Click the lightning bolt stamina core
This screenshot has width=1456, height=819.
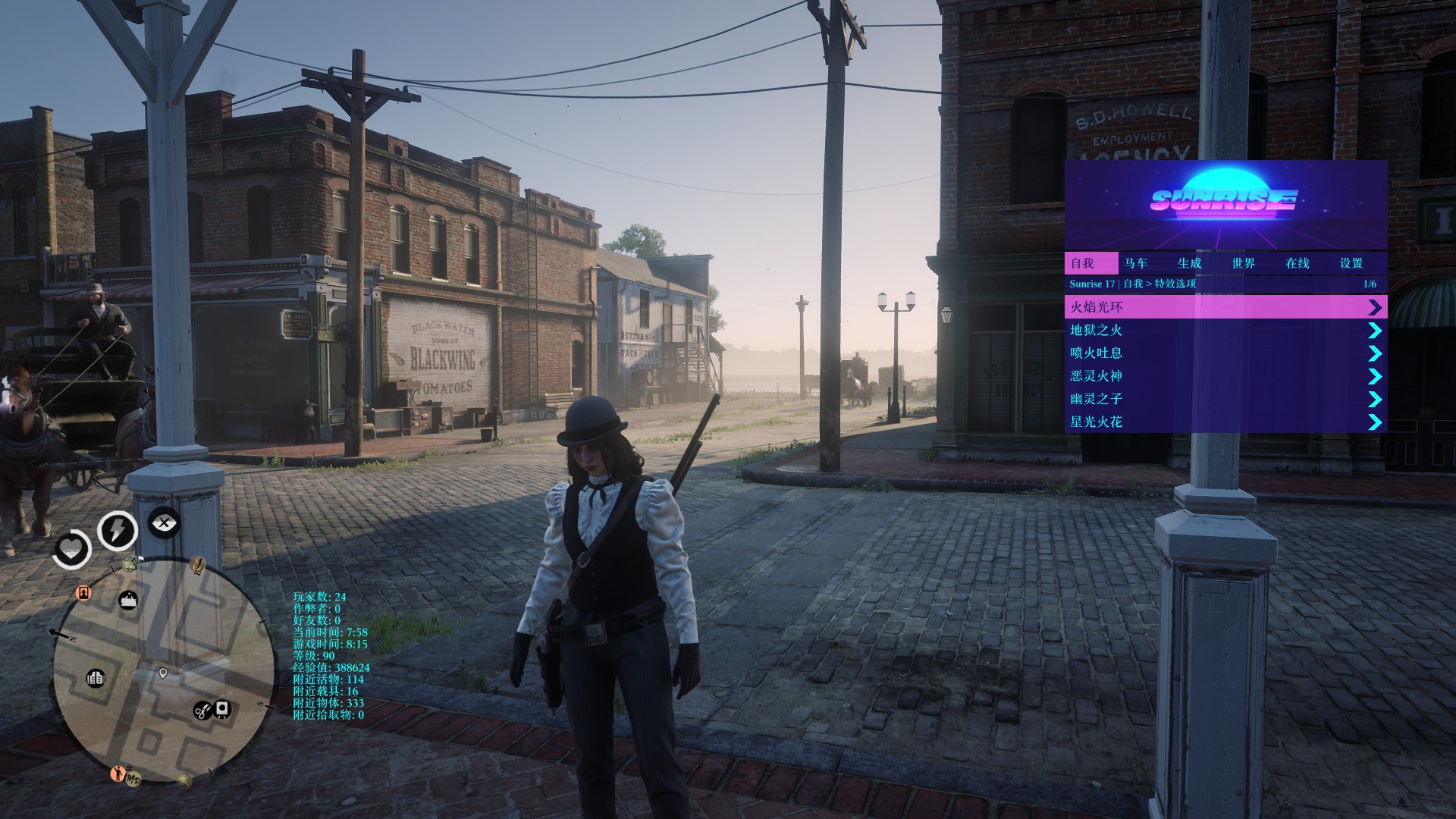117,530
